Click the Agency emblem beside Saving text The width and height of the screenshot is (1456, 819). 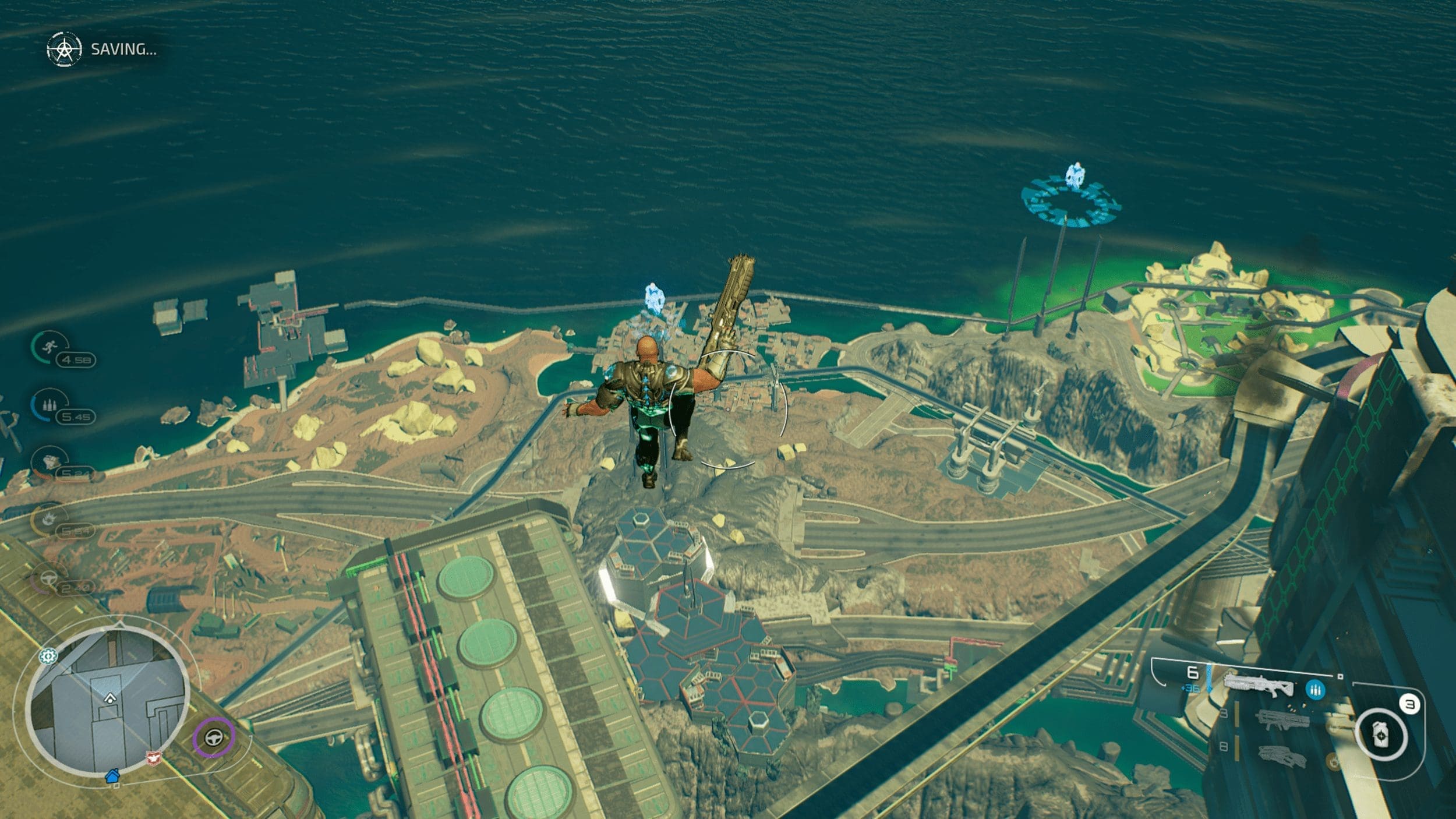click(x=64, y=50)
